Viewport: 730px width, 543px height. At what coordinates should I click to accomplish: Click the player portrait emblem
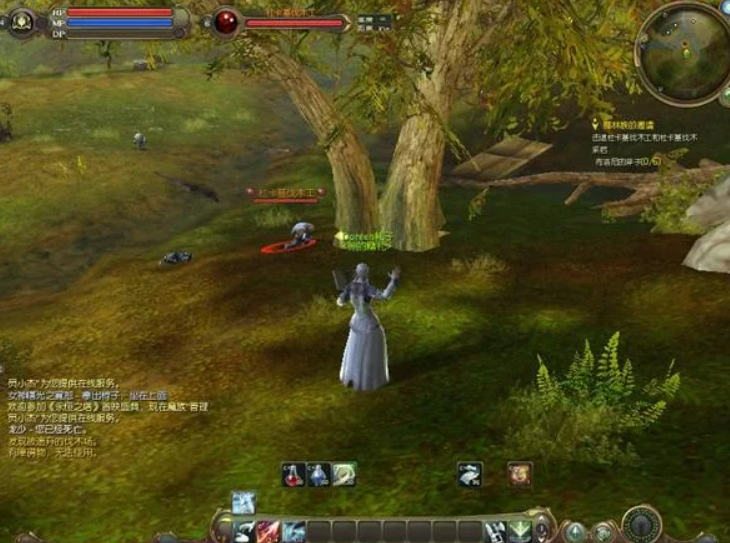tap(22, 21)
